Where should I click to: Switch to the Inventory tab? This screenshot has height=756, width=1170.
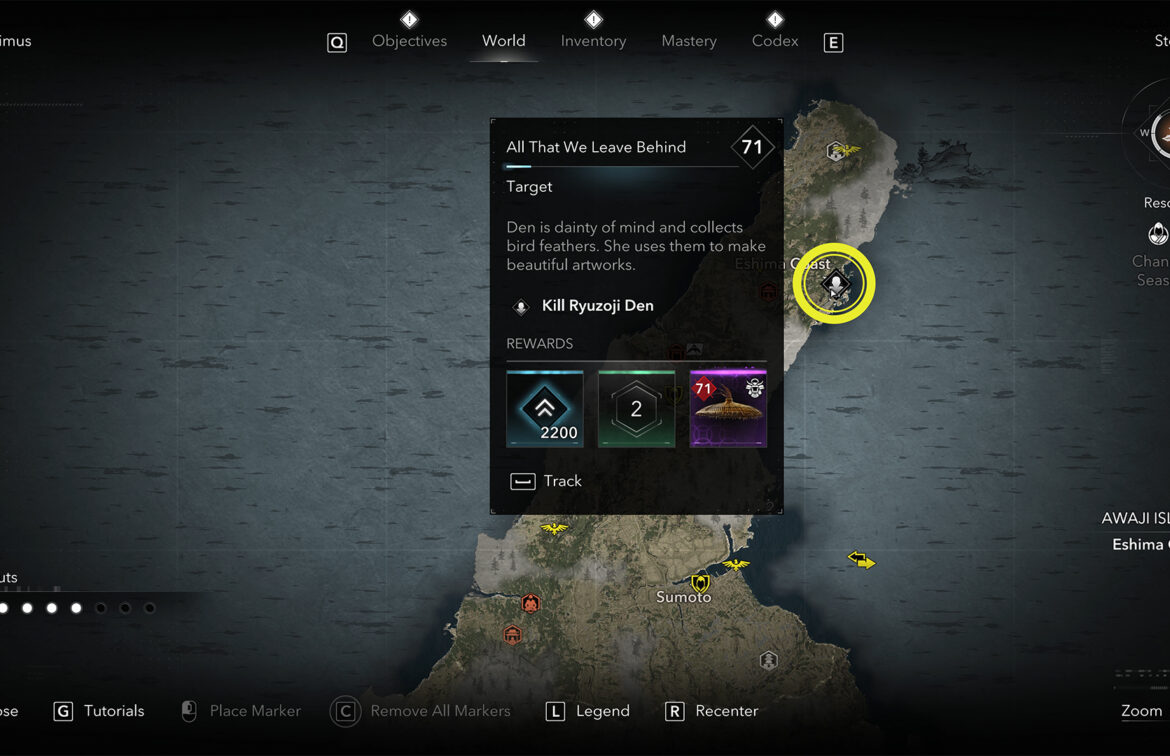click(x=593, y=41)
